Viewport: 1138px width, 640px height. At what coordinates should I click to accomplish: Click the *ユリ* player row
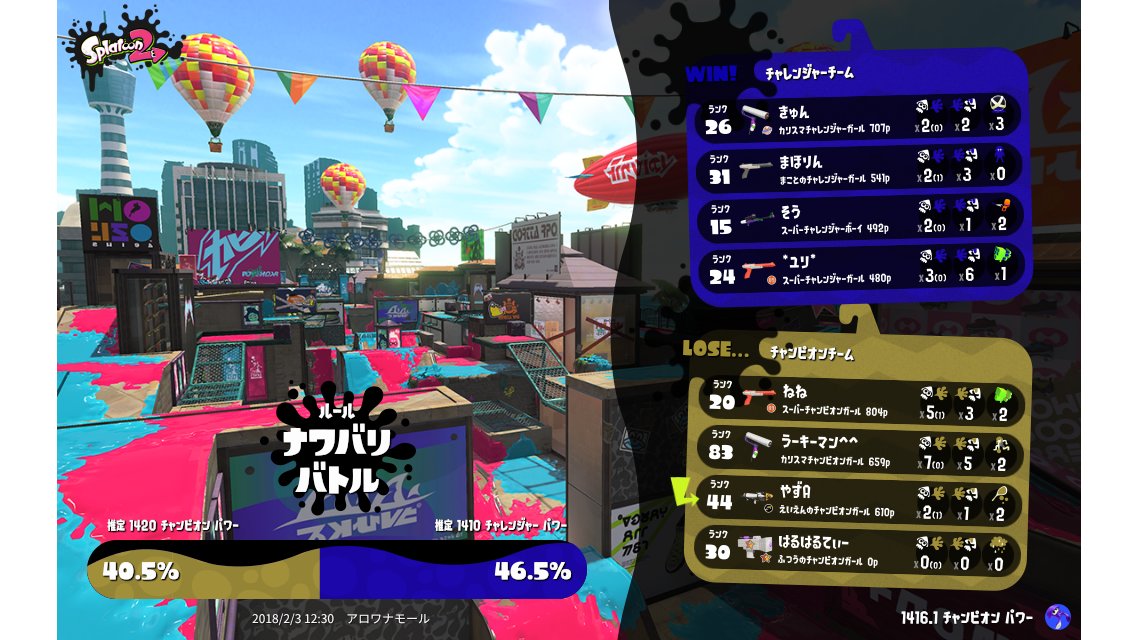point(860,269)
